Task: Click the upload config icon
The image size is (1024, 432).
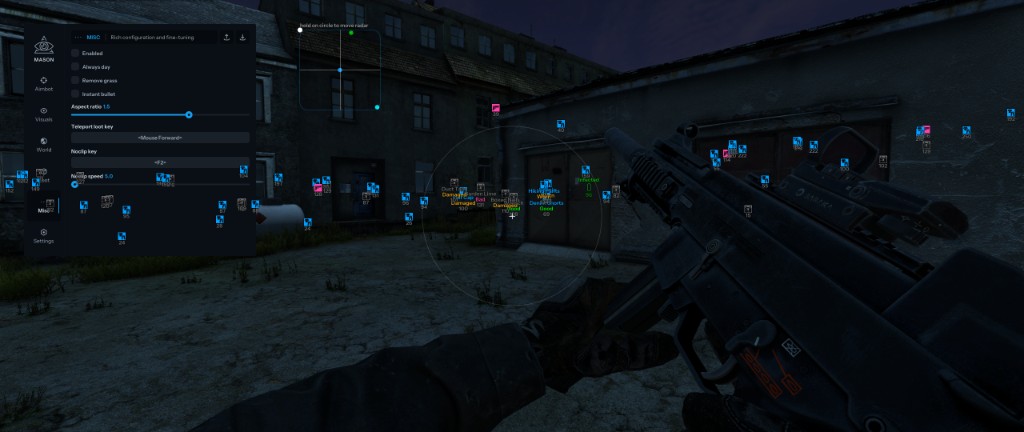Action: pyautogui.click(x=226, y=37)
